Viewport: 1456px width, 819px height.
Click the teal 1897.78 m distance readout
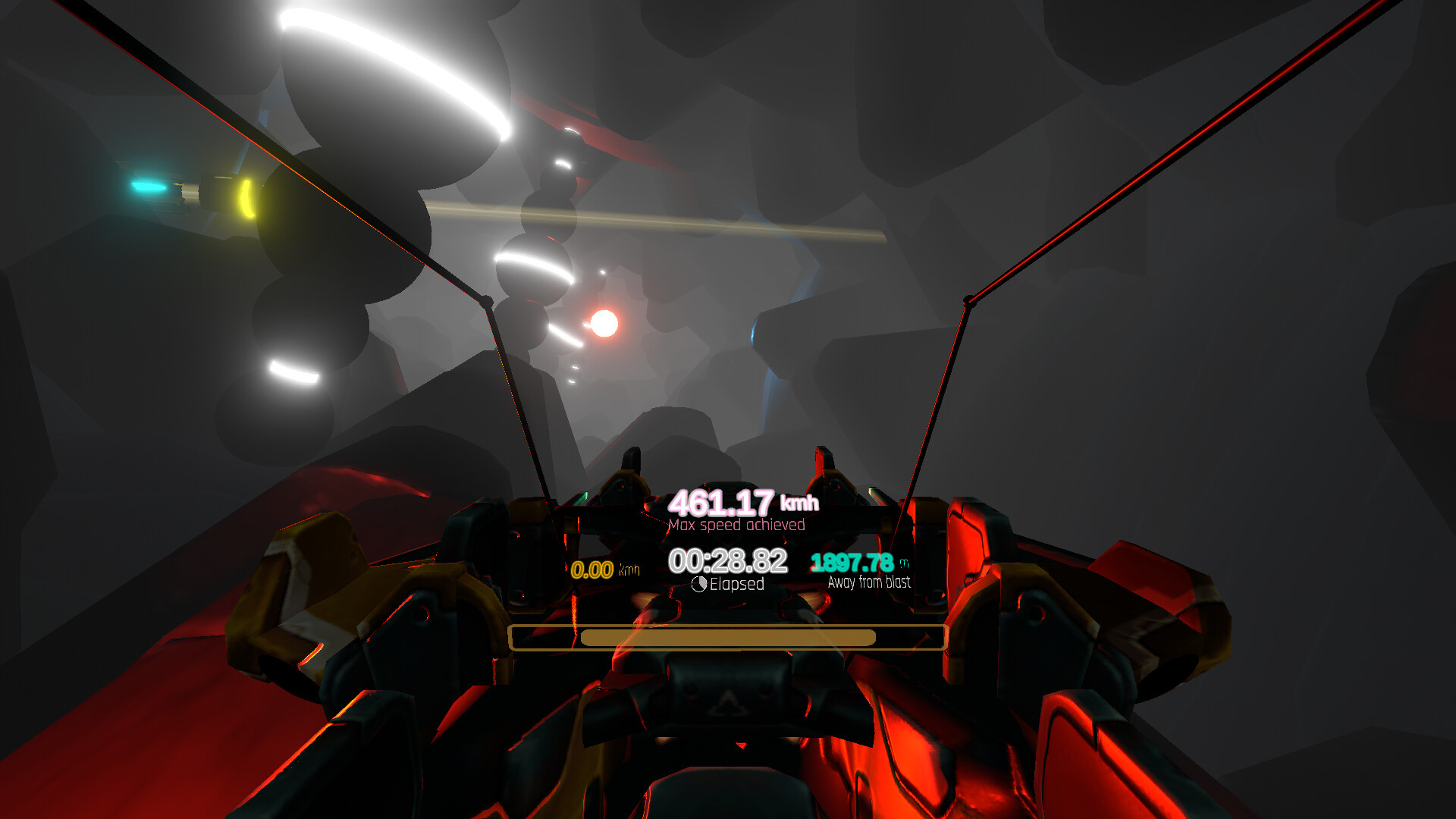(851, 563)
